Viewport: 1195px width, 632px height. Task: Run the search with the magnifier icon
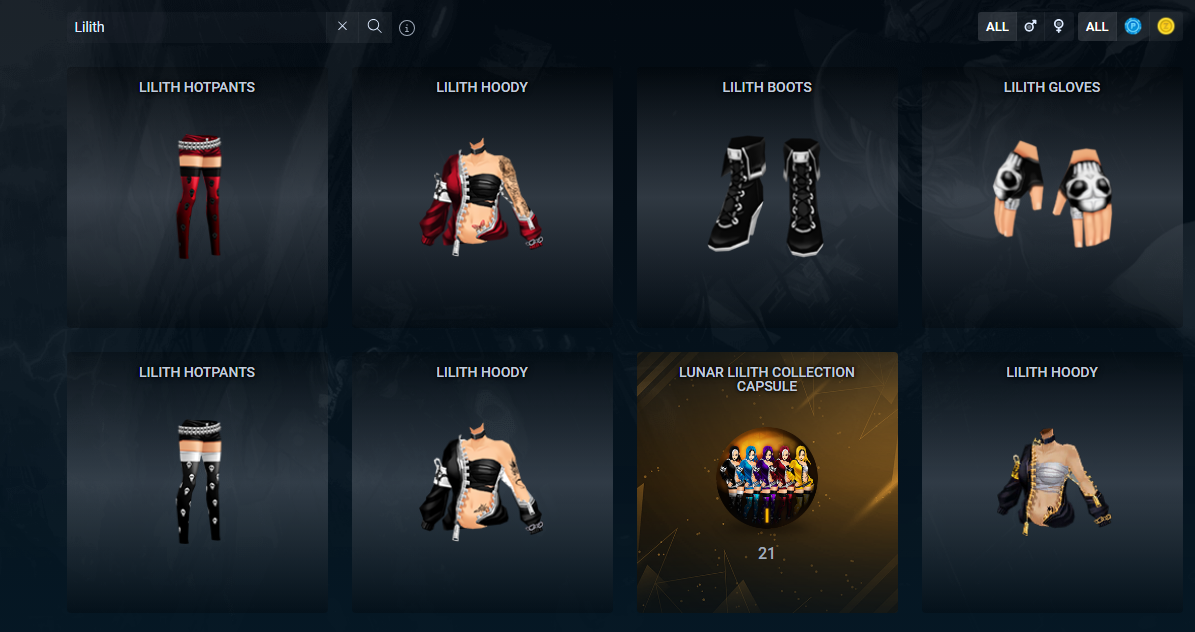(x=375, y=27)
